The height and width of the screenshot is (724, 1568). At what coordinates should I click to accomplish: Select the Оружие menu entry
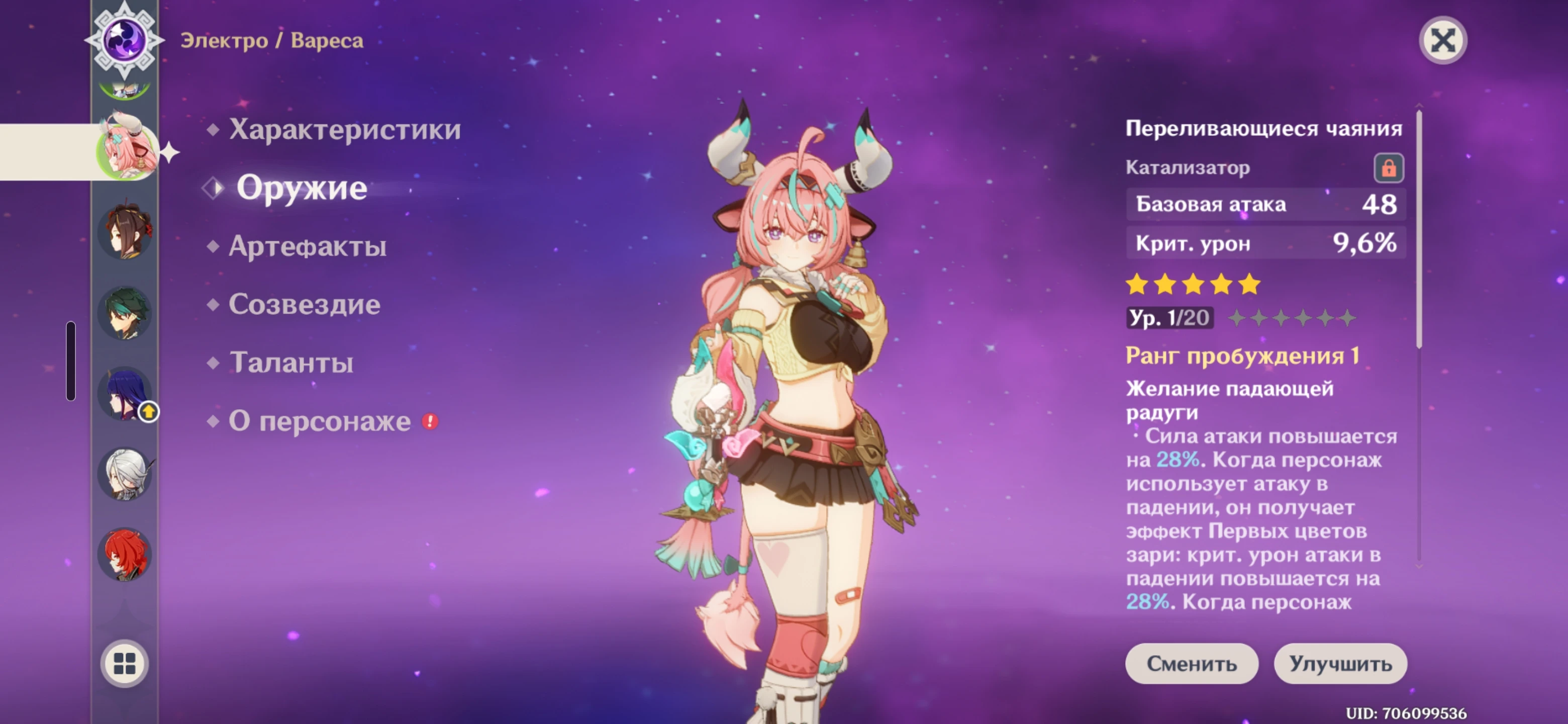click(x=302, y=188)
